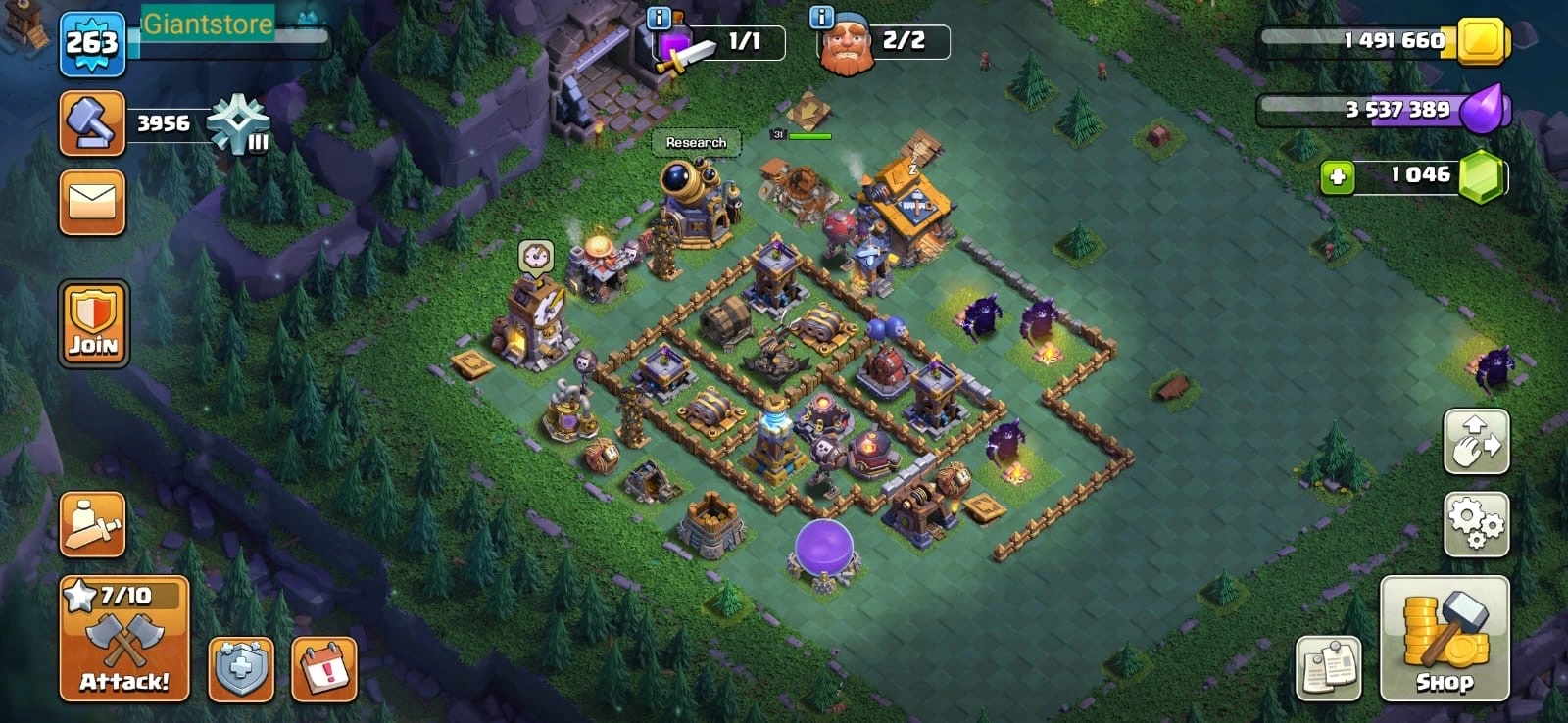
Task: Tap the red exclamation events calendar icon
Action: tap(323, 671)
